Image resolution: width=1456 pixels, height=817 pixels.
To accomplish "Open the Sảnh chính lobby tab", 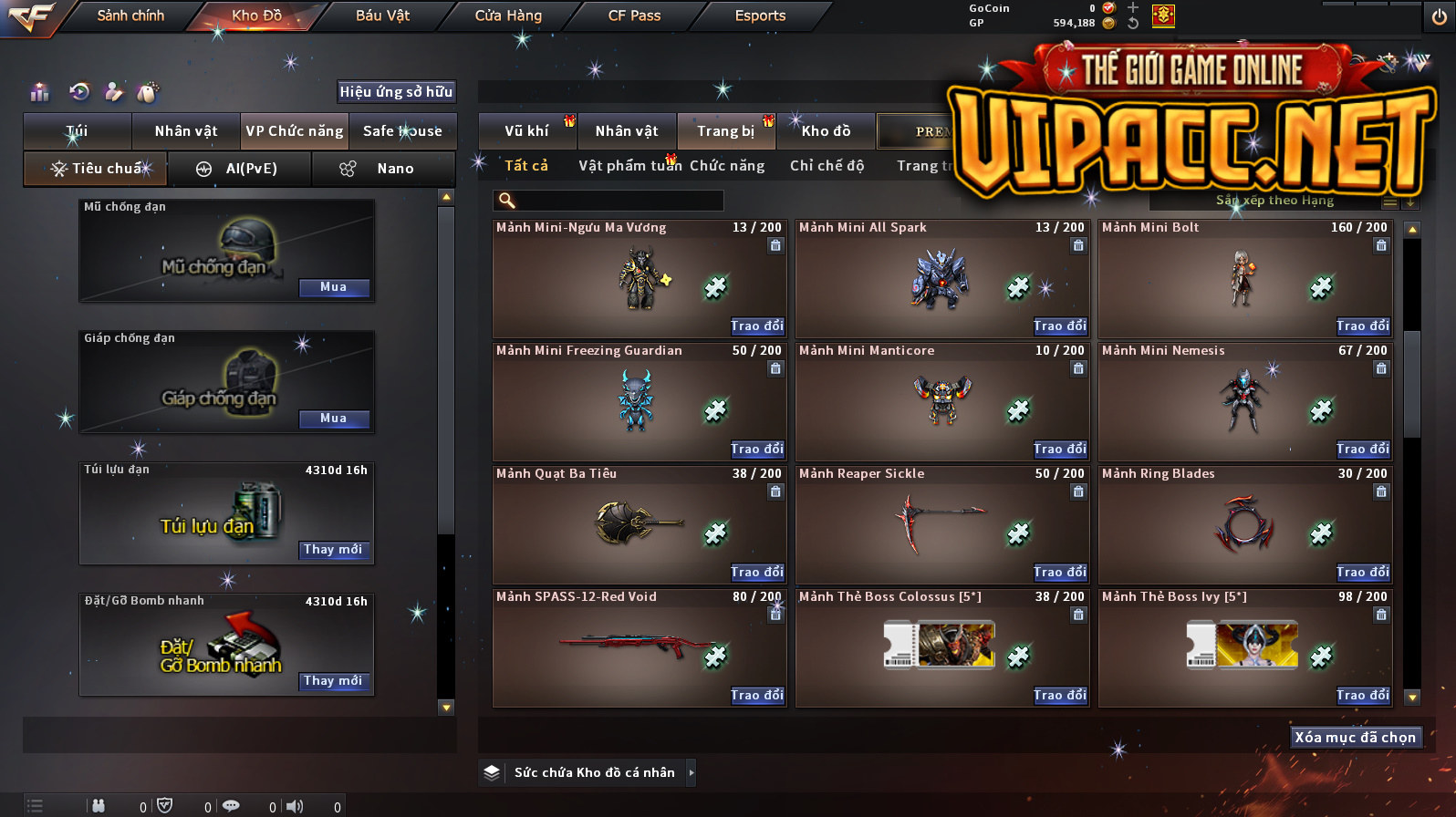I will coord(130,16).
